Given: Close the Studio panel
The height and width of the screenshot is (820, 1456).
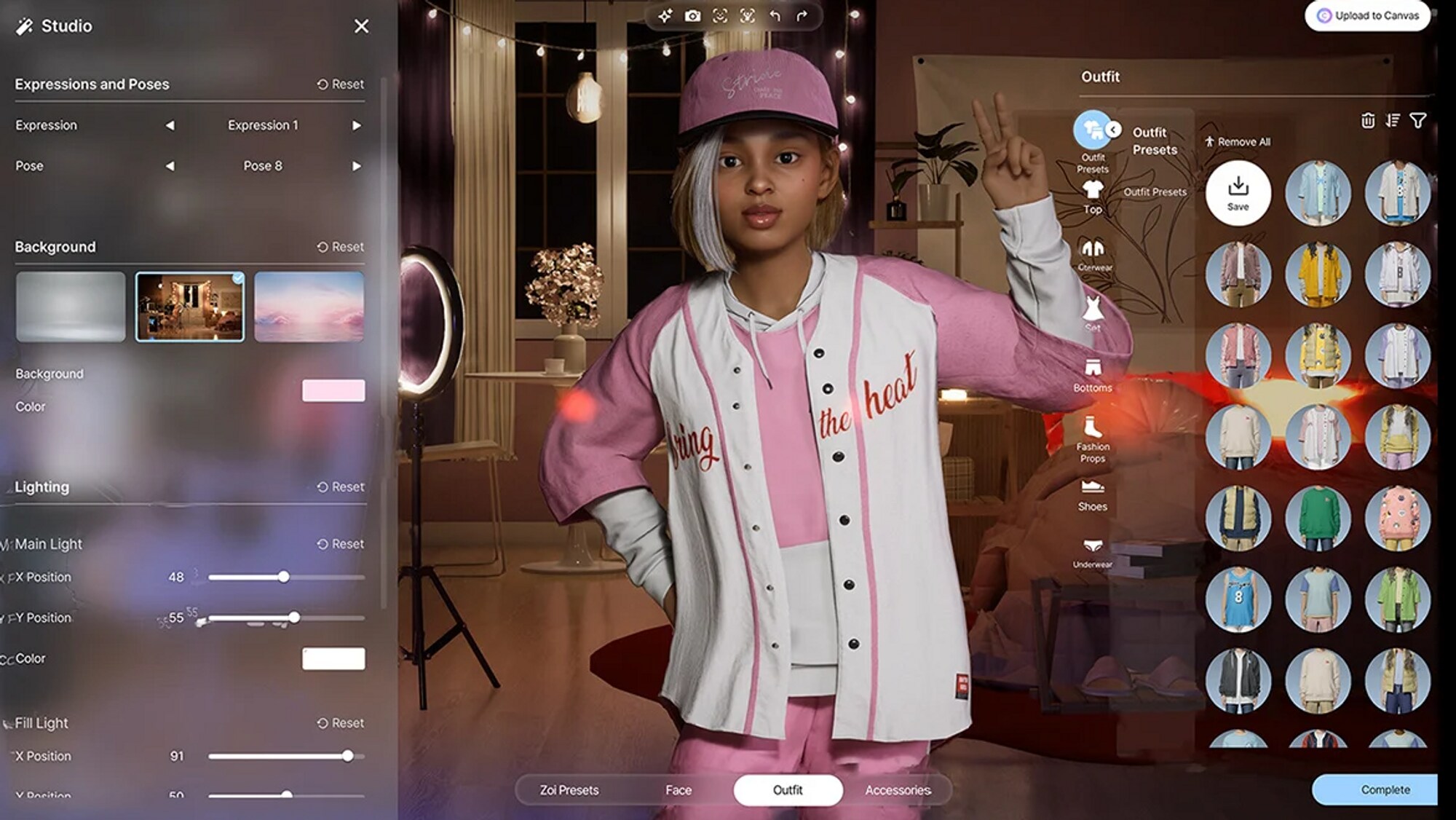Looking at the screenshot, I should pos(361,26).
